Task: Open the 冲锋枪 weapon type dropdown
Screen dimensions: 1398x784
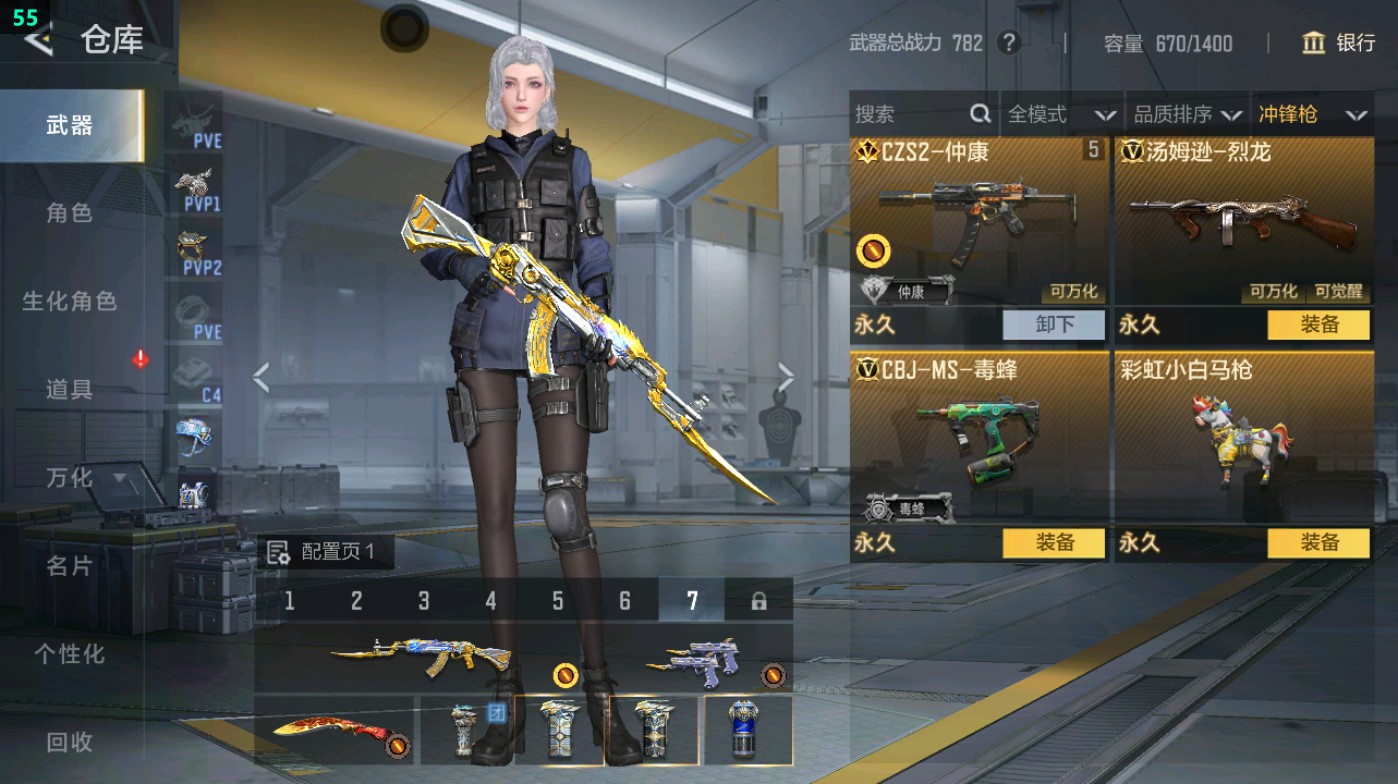Action: 1311,115
